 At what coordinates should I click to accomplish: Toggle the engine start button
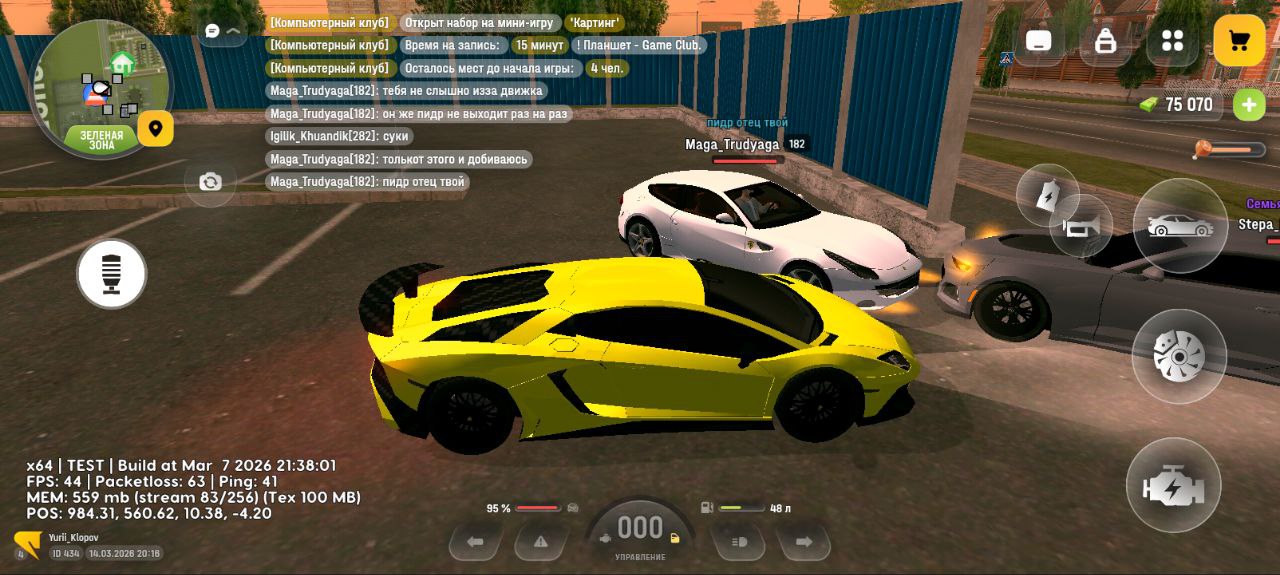[1173, 486]
